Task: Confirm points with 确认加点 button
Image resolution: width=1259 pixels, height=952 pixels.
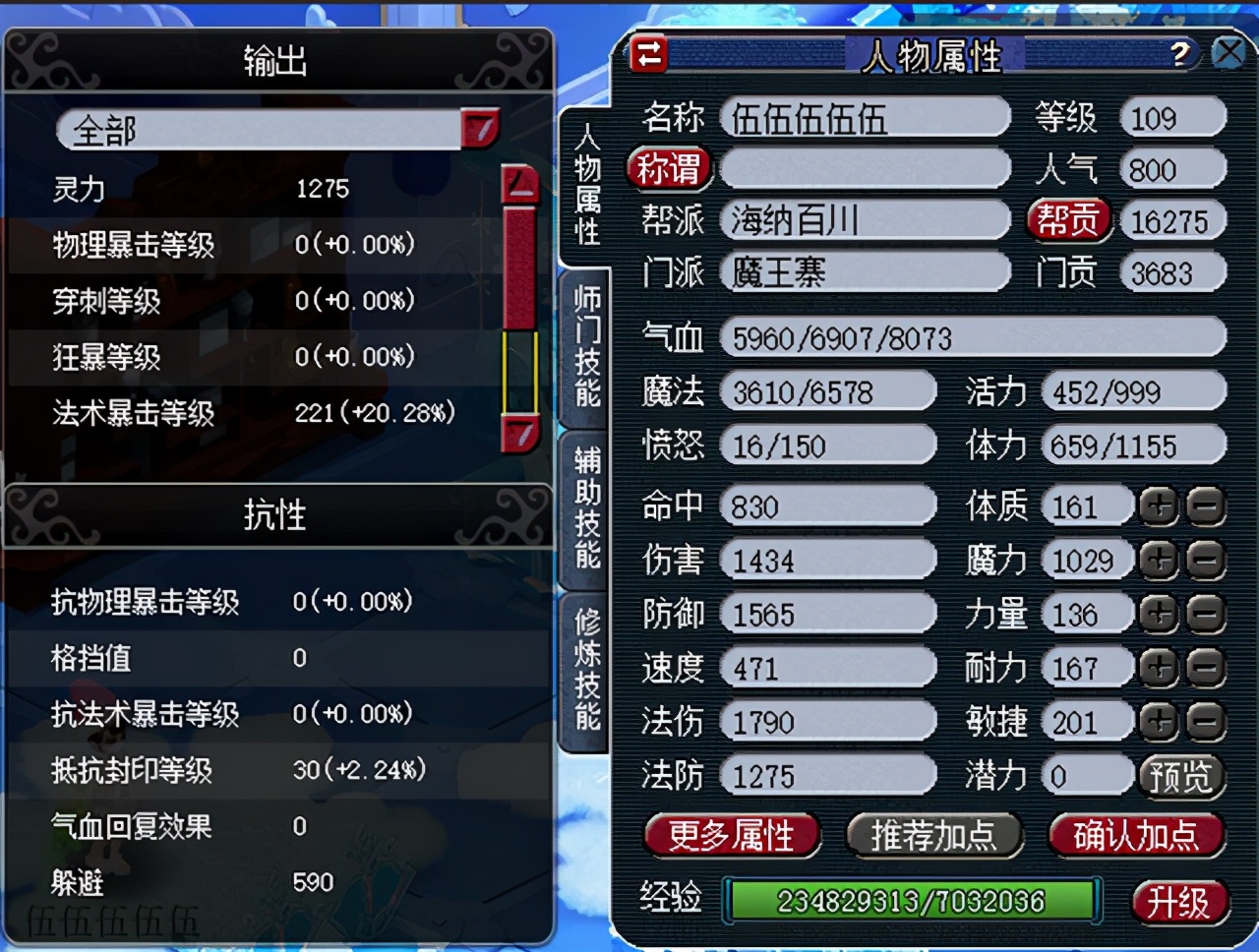Action: 1136,836
